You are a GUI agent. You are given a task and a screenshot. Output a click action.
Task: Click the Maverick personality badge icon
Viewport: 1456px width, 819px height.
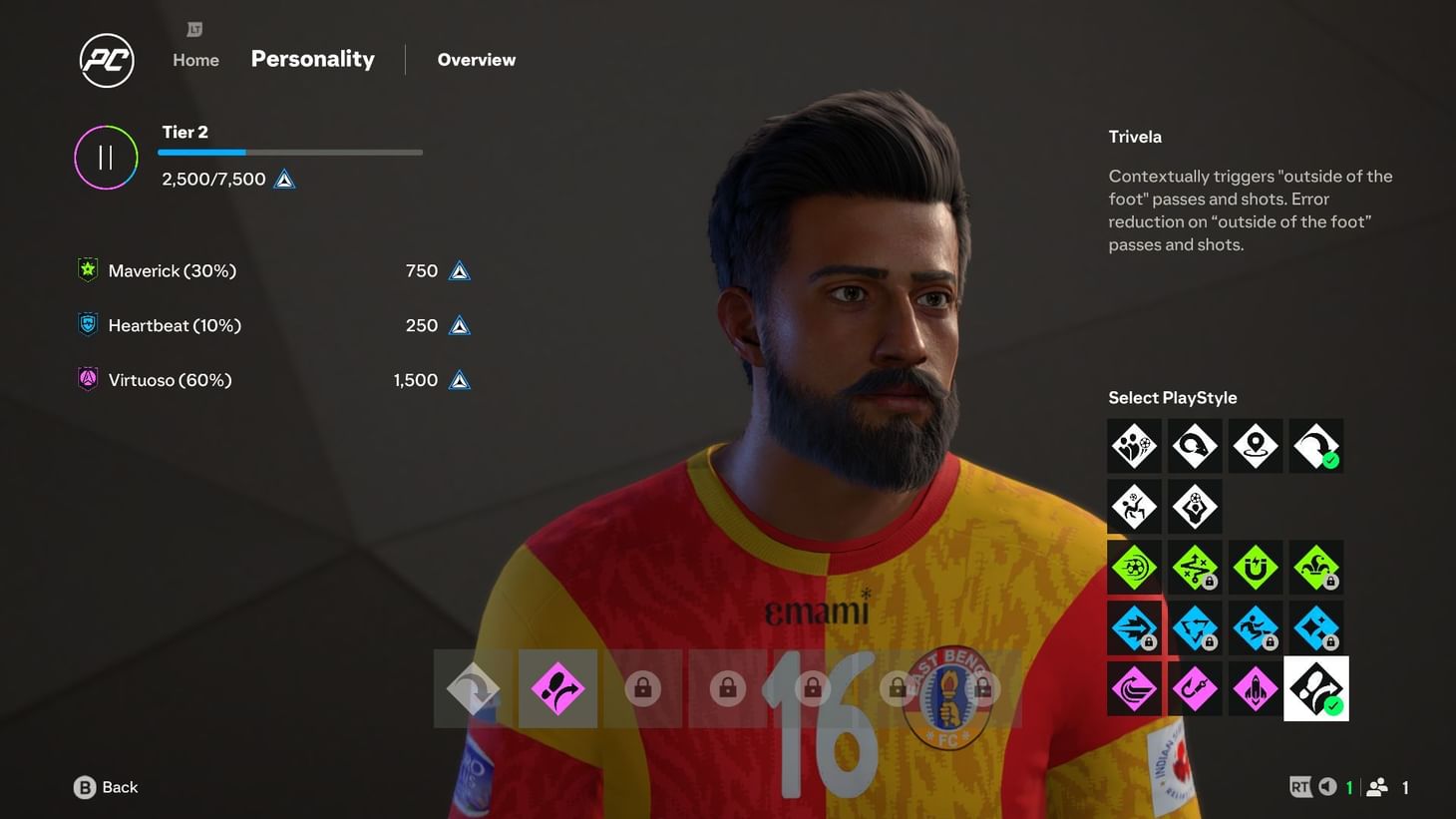[87, 269]
